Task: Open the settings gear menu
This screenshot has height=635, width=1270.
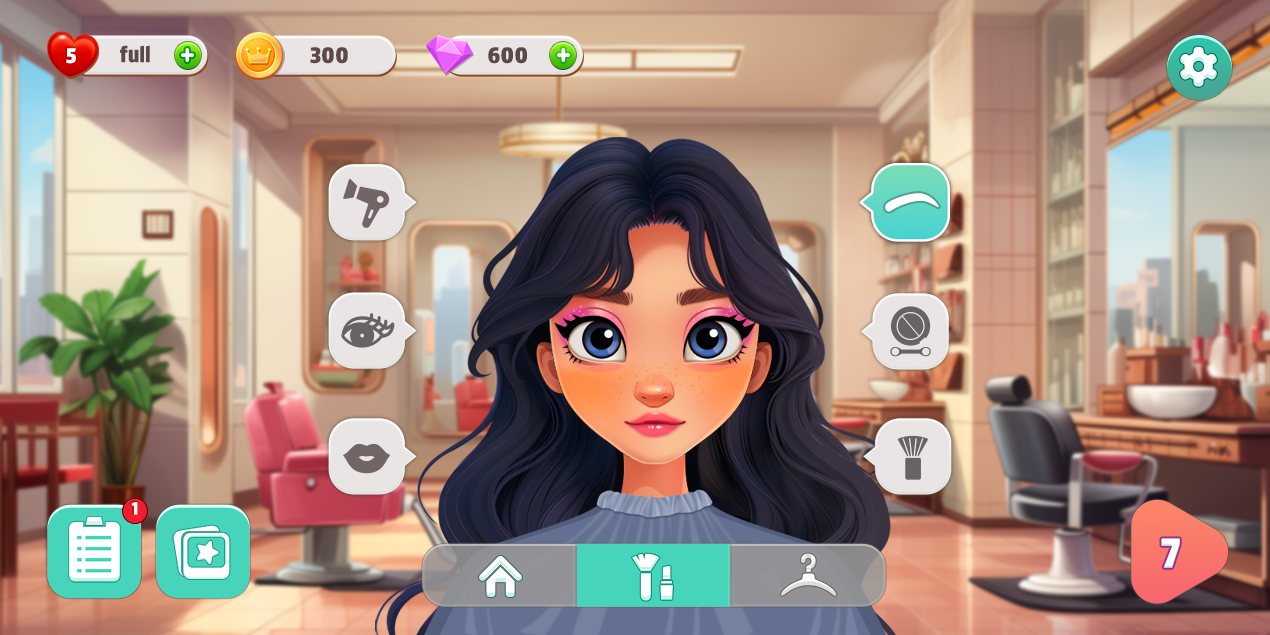Action: click(x=1198, y=67)
